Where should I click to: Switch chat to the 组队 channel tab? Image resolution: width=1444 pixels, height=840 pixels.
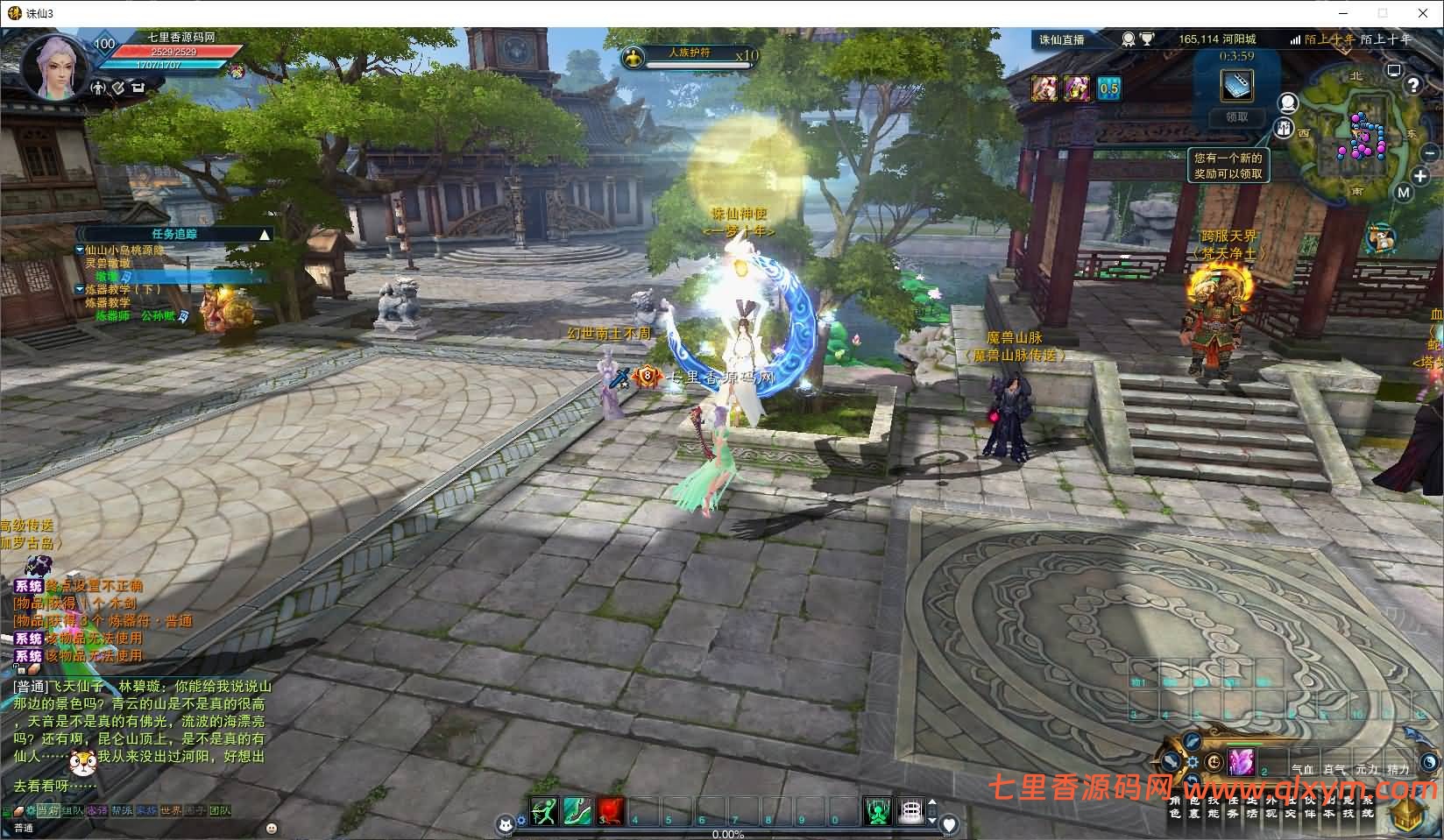[73, 811]
